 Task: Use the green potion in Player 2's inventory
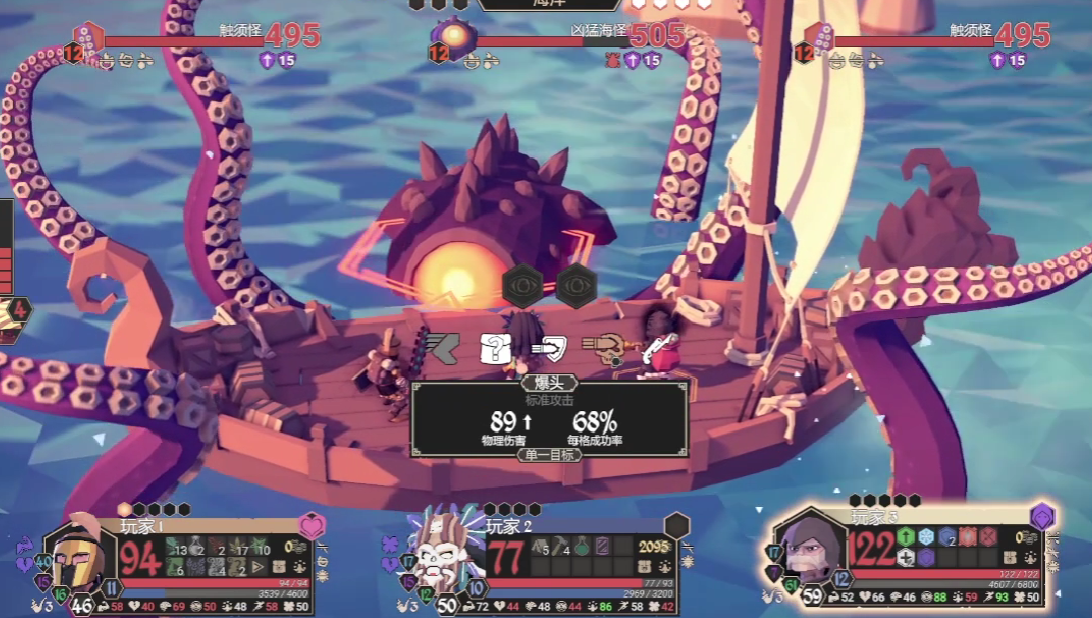coord(581,547)
